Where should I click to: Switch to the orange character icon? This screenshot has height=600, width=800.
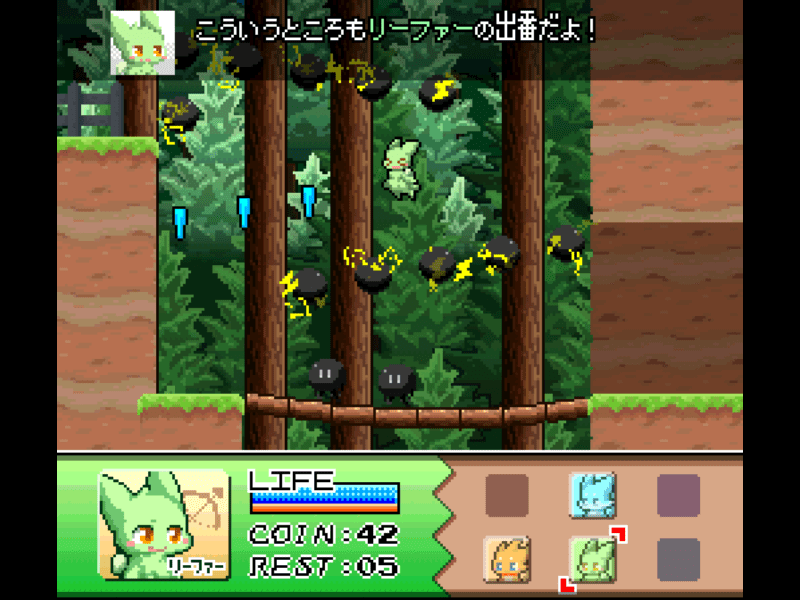click(507, 558)
